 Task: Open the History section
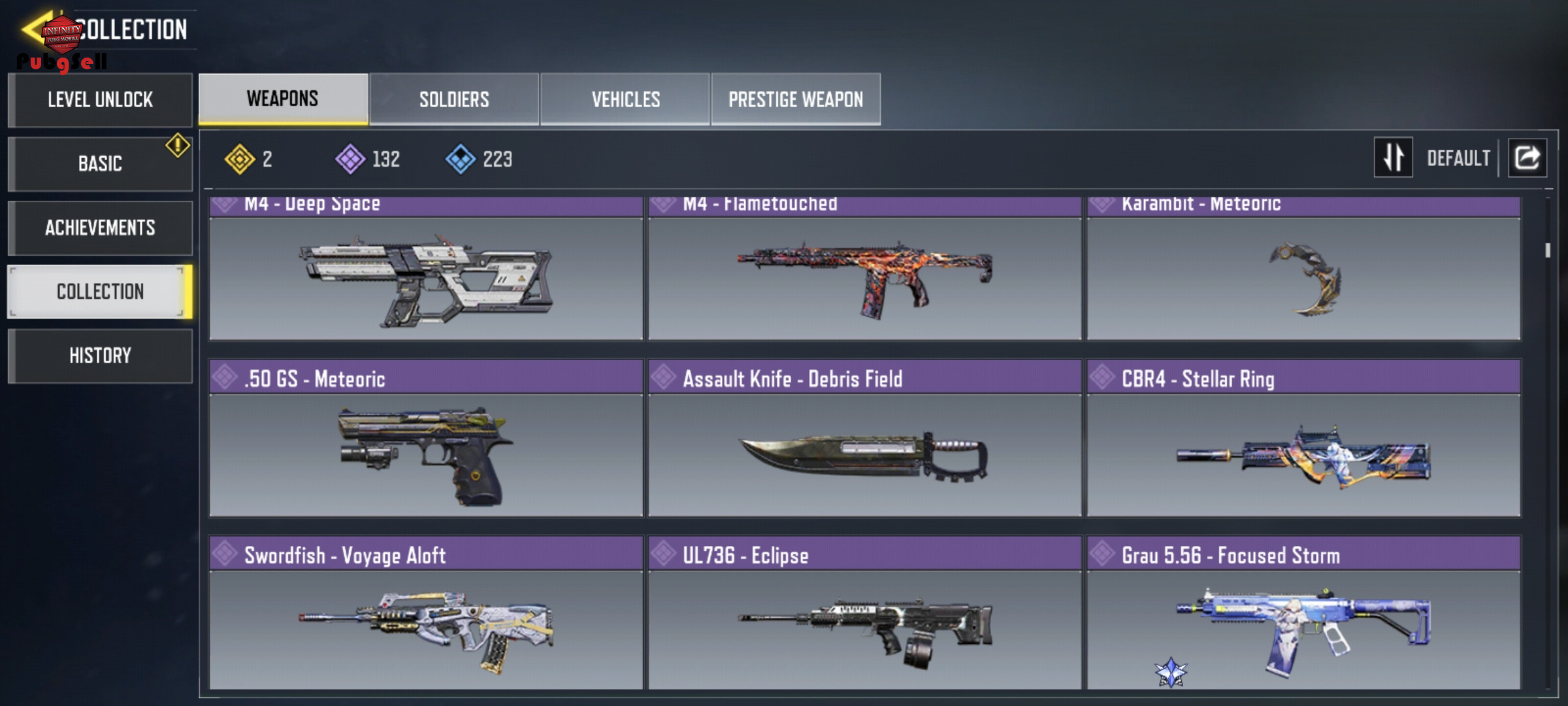(x=100, y=356)
